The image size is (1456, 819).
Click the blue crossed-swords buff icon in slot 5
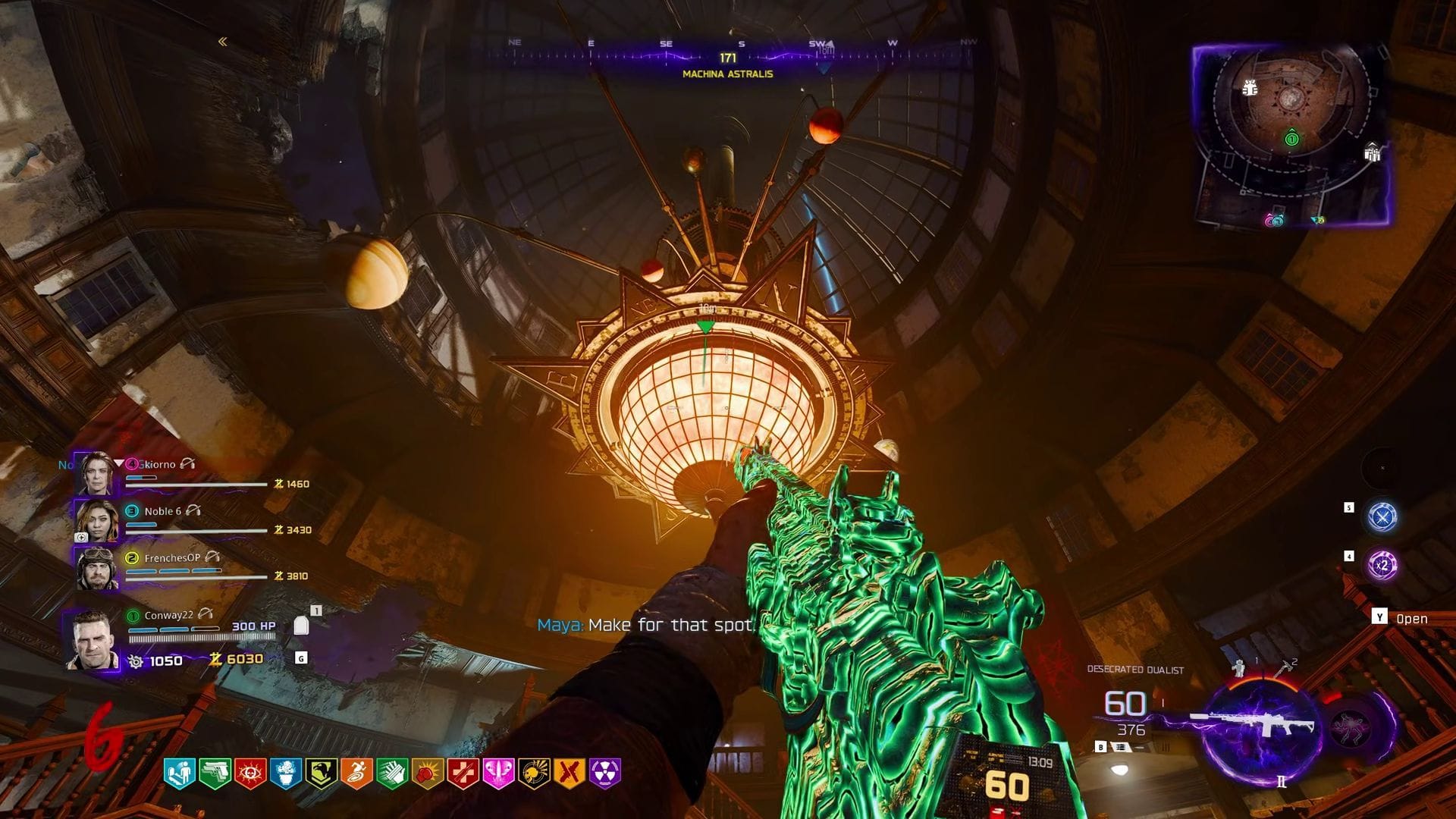(x=1382, y=516)
